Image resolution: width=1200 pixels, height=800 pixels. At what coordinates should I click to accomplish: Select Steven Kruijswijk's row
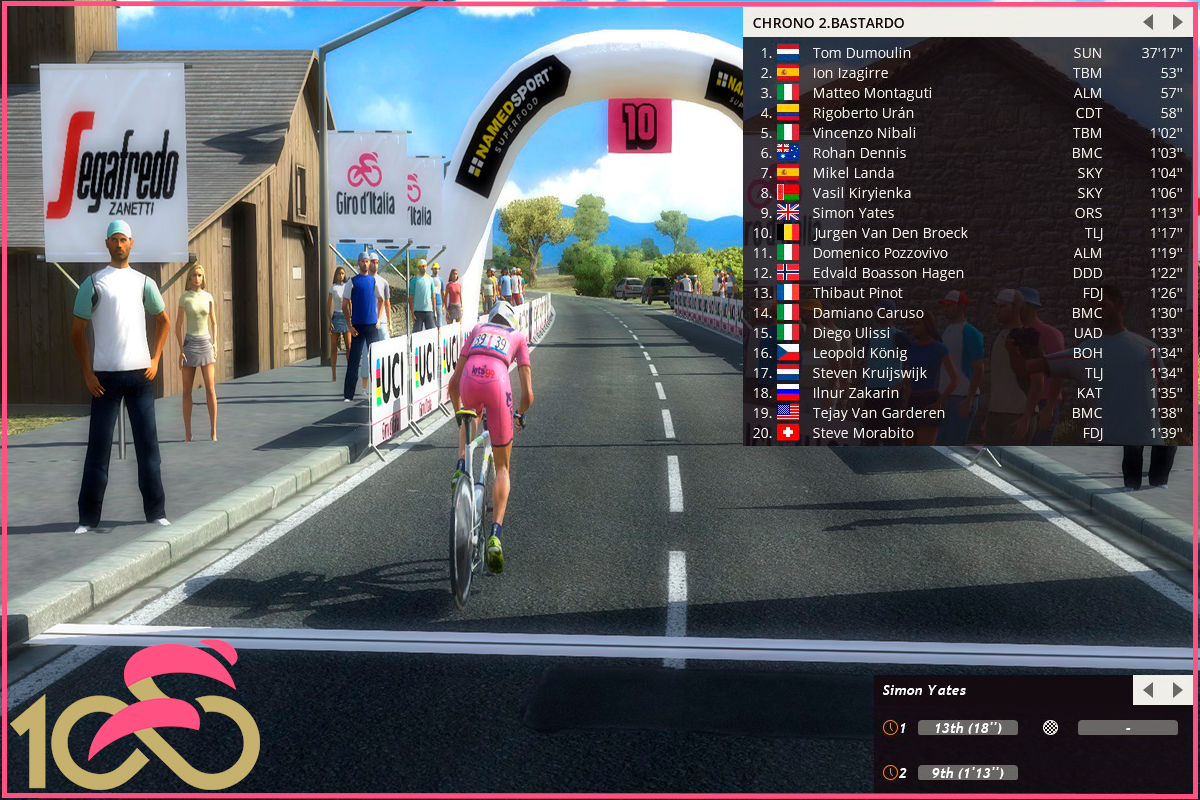pyautogui.click(x=869, y=373)
